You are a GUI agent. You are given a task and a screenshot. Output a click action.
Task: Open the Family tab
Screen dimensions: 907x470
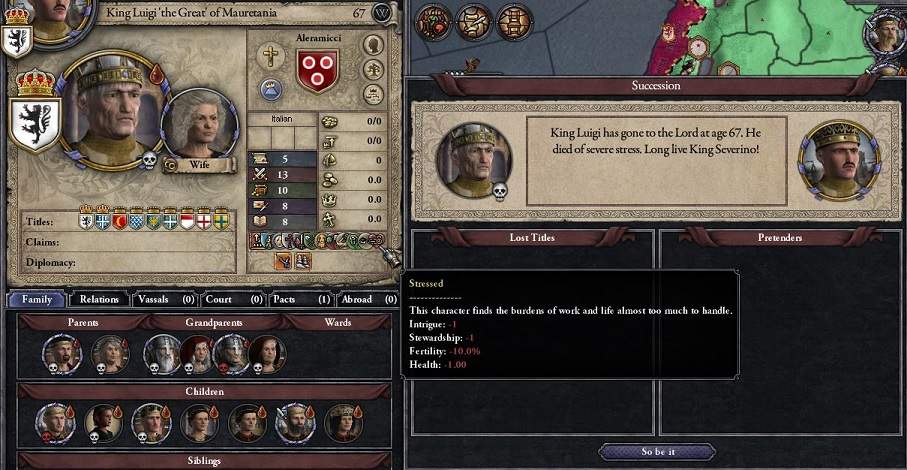[37, 299]
